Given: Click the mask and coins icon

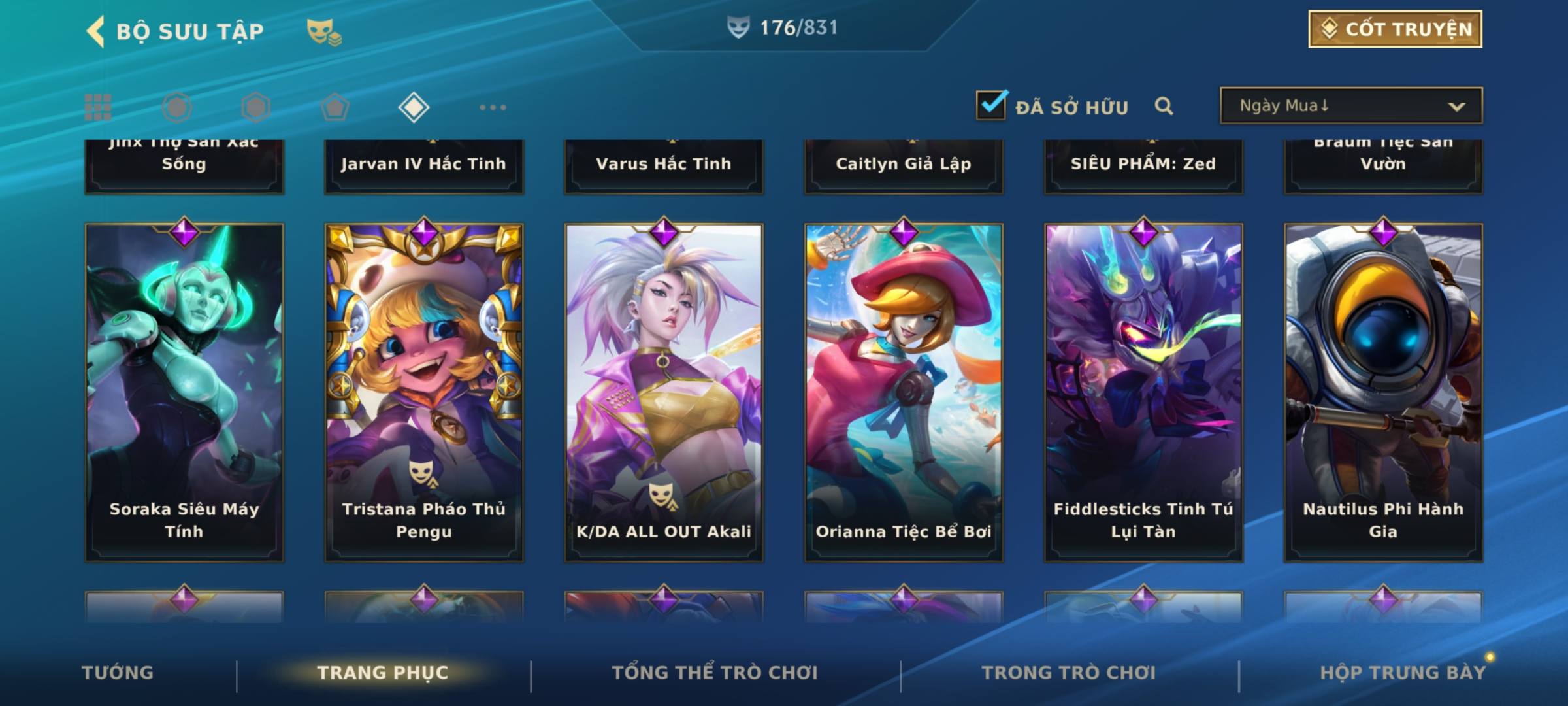Looking at the screenshot, I should pyautogui.click(x=324, y=31).
